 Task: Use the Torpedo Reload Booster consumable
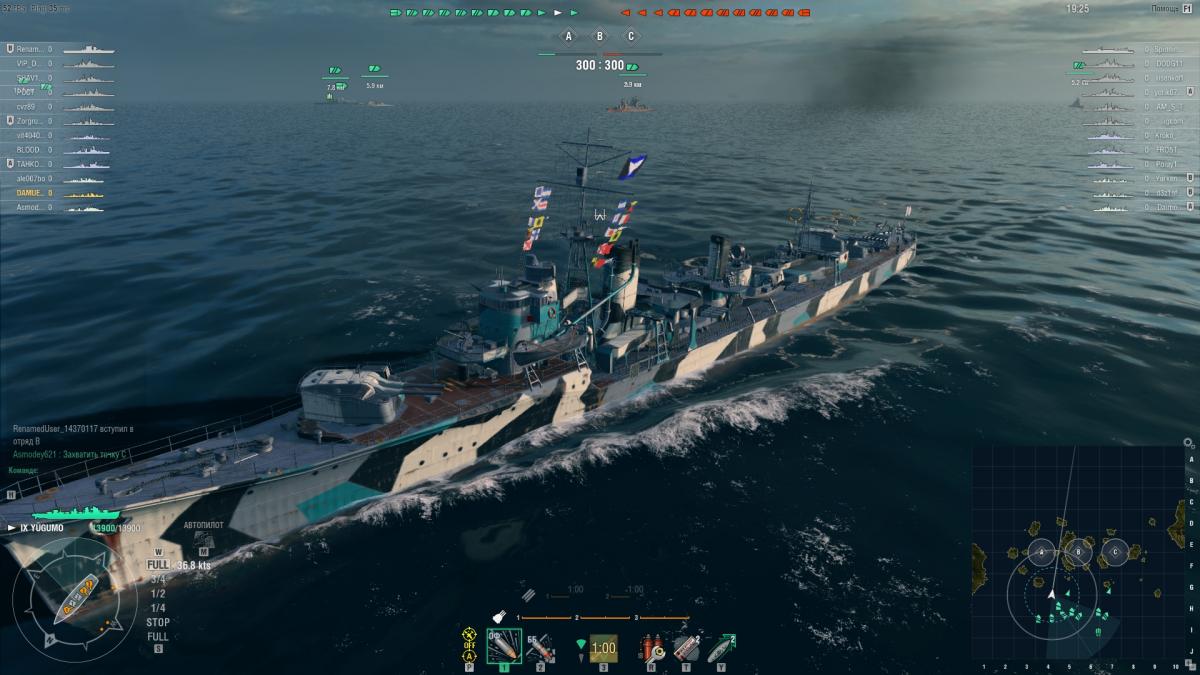[x=721, y=647]
